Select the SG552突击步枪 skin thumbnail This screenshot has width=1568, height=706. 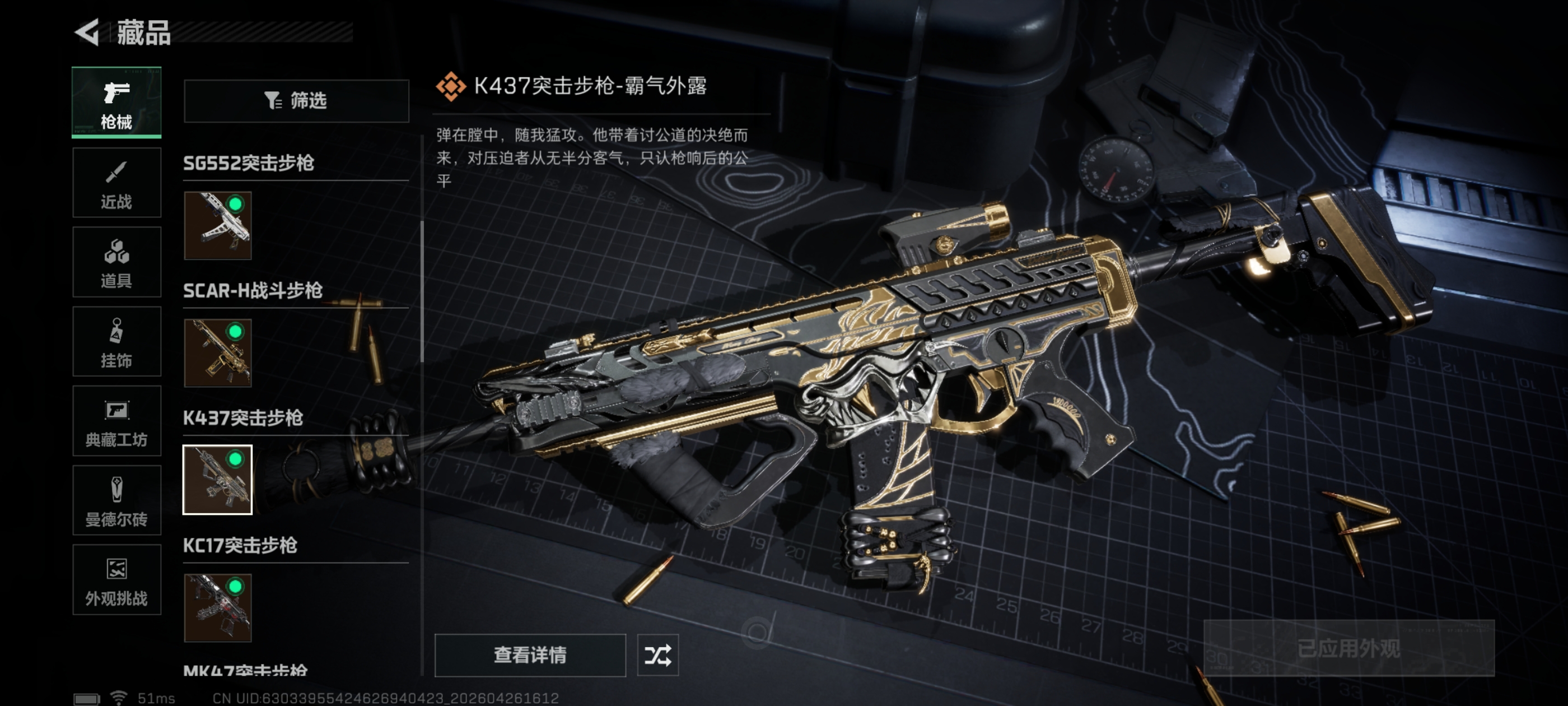point(218,225)
